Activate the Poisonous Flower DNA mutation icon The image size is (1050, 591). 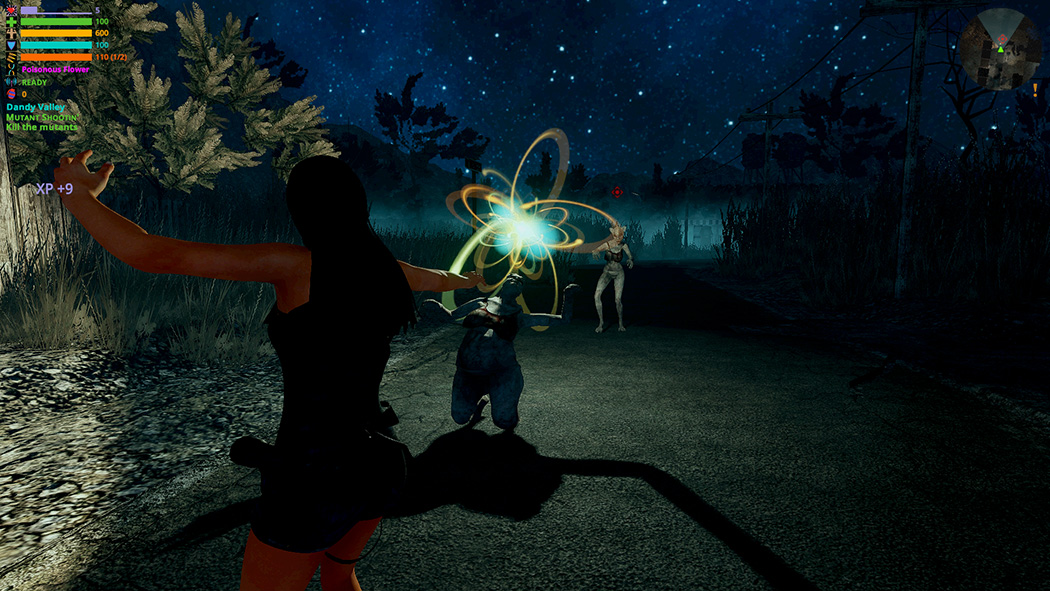click(x=11, y=69)
